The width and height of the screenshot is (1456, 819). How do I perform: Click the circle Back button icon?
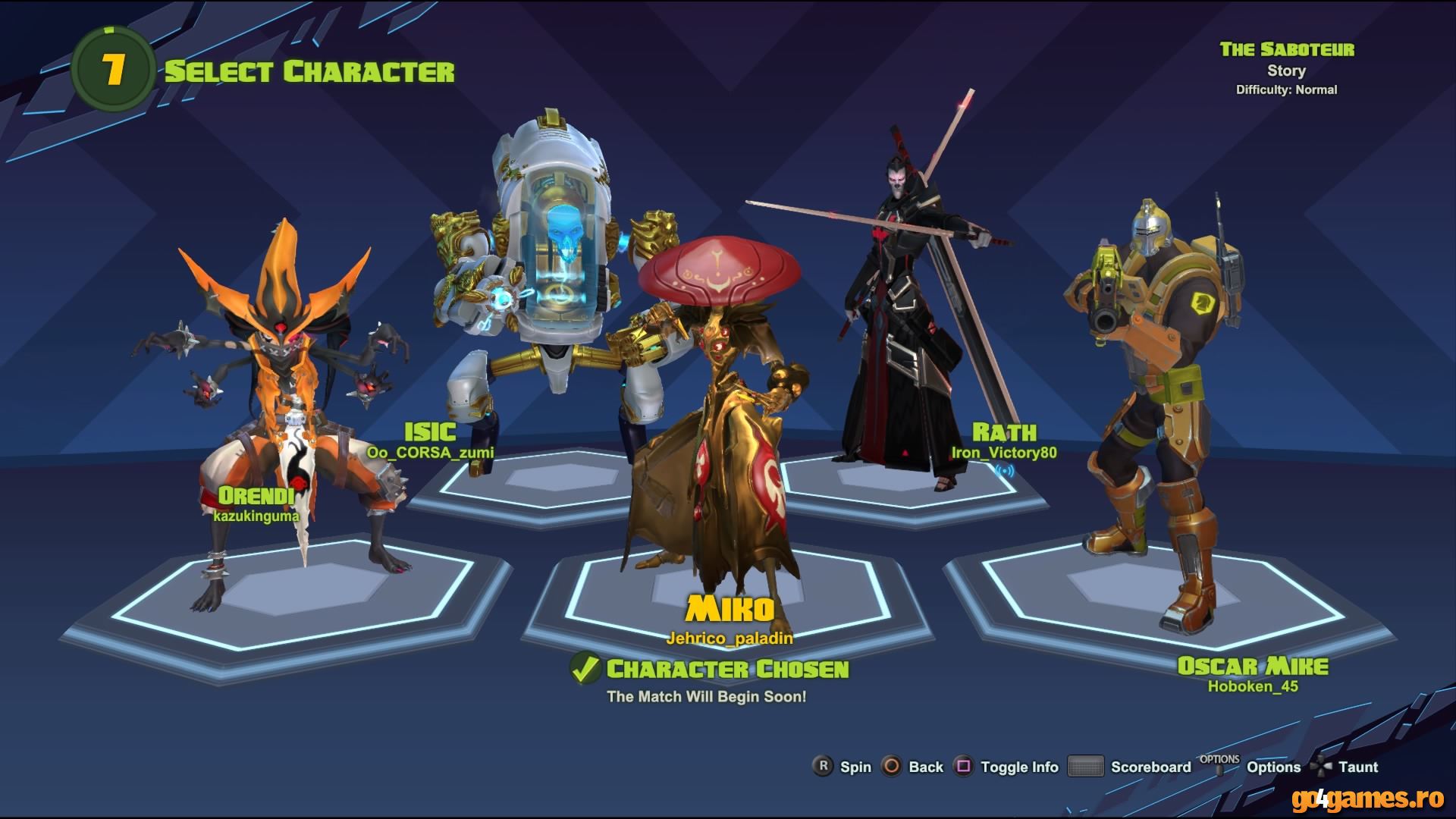pyautogui.click(x=890, y=767)
